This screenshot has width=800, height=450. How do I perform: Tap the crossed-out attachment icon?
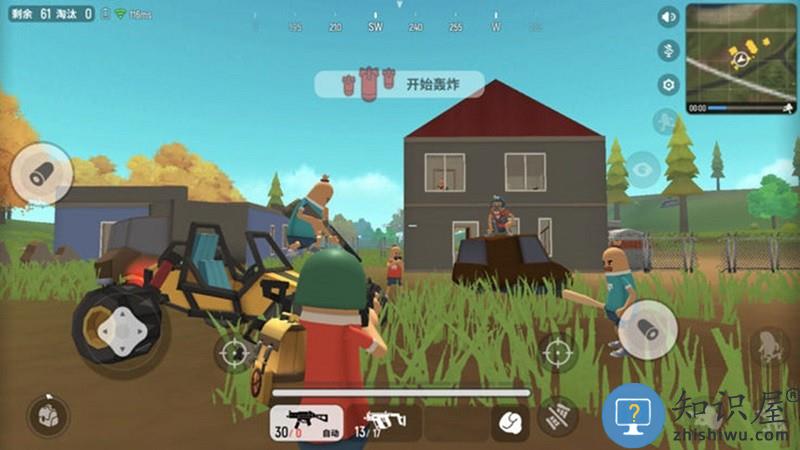tap(559, 414)
